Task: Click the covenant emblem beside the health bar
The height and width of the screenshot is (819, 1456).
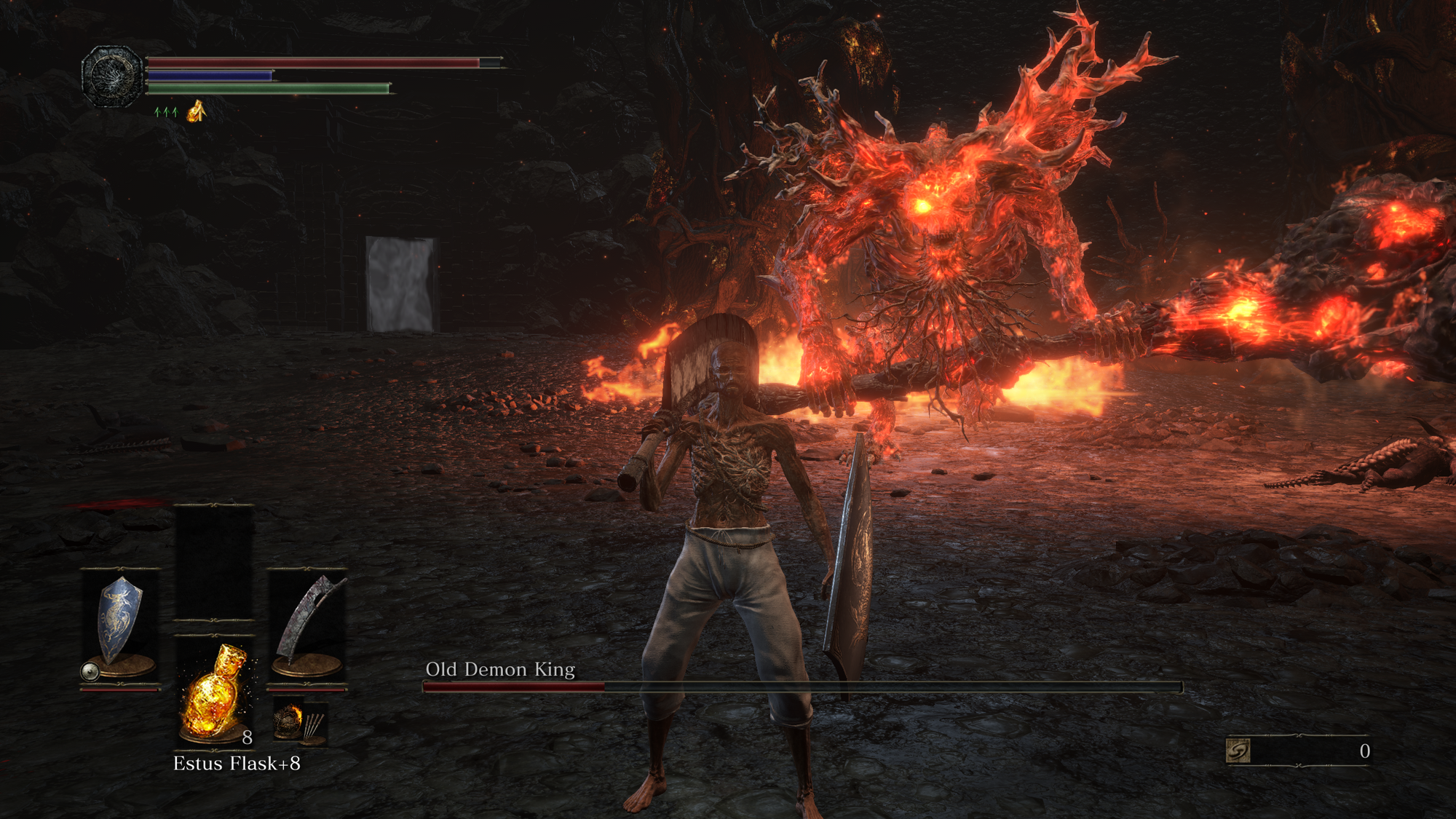Action: pos(111,76)
